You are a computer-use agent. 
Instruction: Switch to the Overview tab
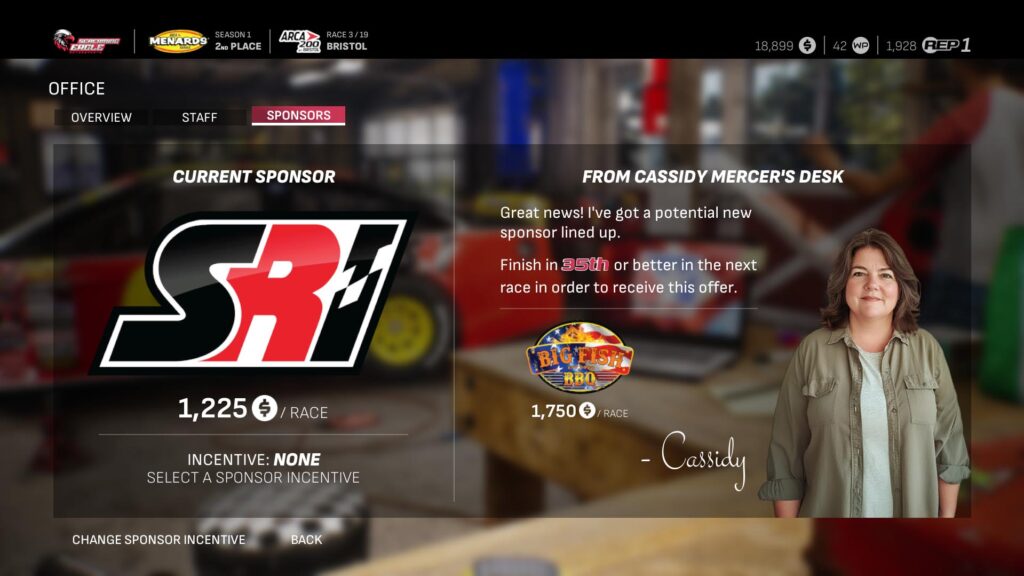[x=101, y=117]
